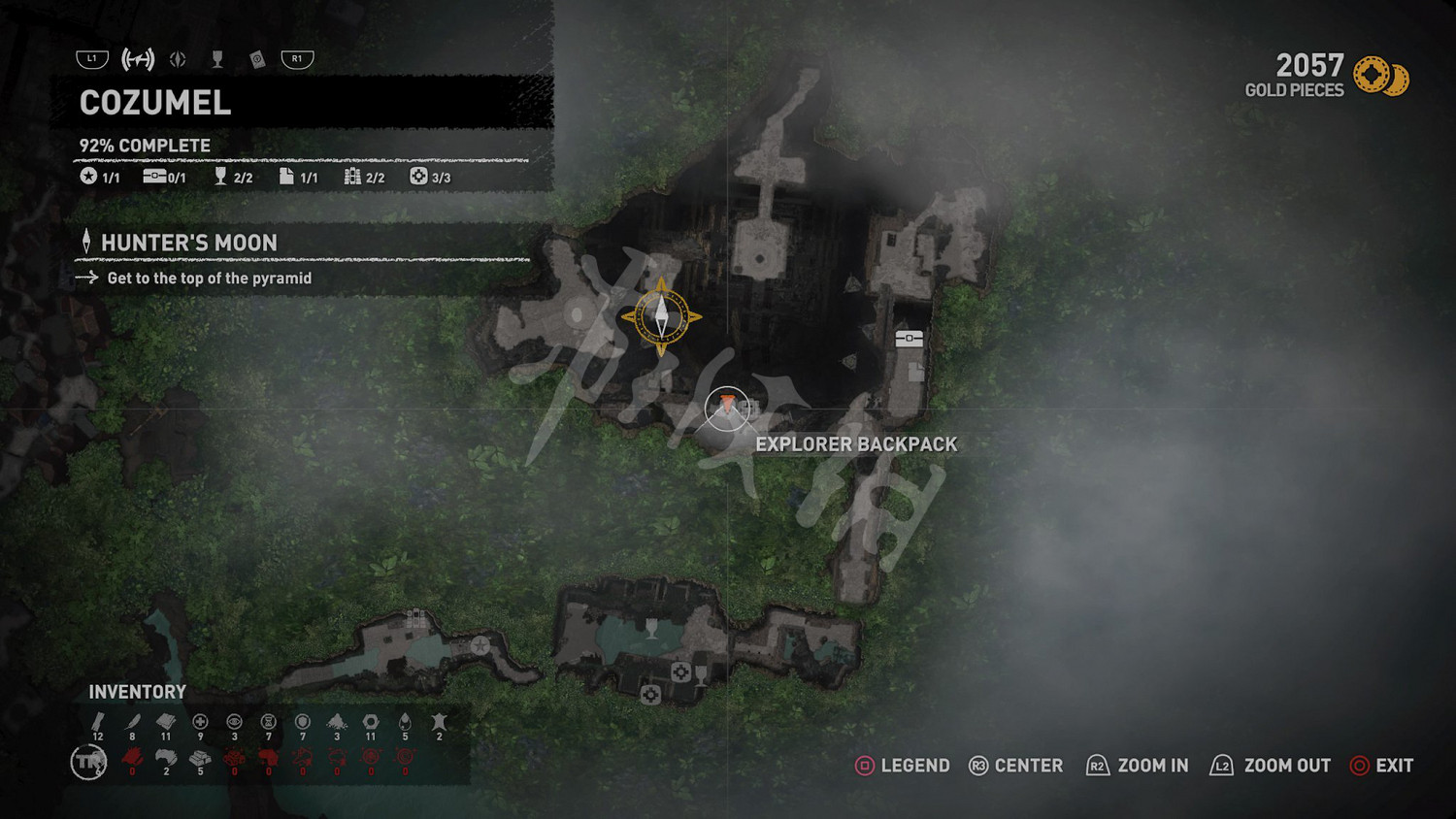The image size is (1456, 819).
Task: Select the star challenge marker on map
Action: [x=480, y=645]
